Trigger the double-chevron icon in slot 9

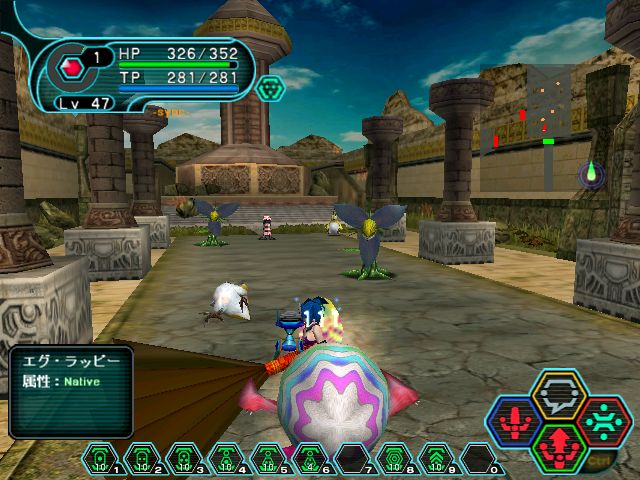tap(437, 459)
